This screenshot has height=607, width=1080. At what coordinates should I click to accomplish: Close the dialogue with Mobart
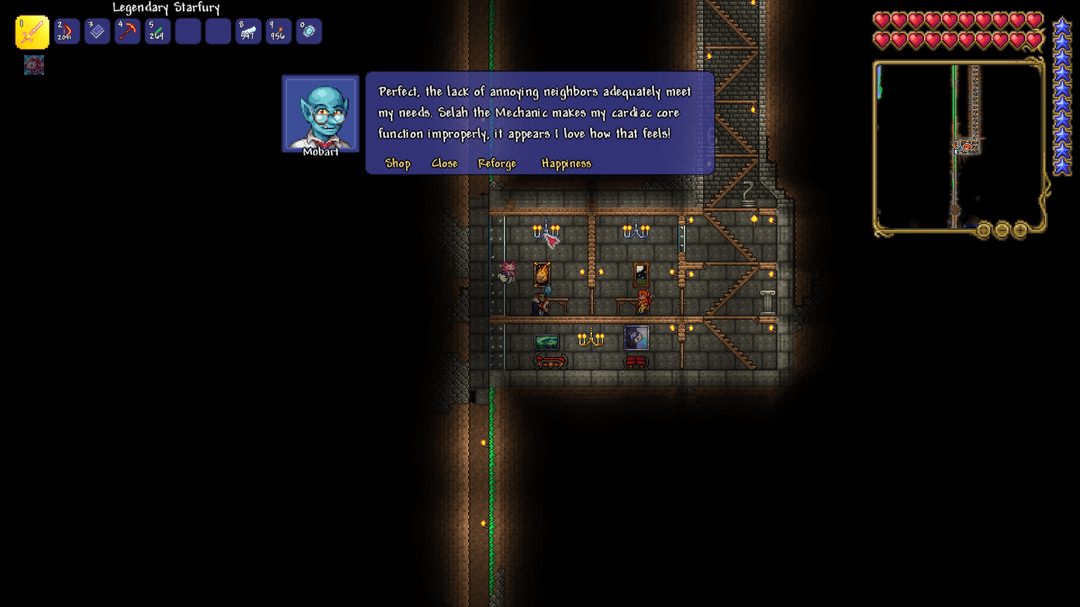[444, 164]
